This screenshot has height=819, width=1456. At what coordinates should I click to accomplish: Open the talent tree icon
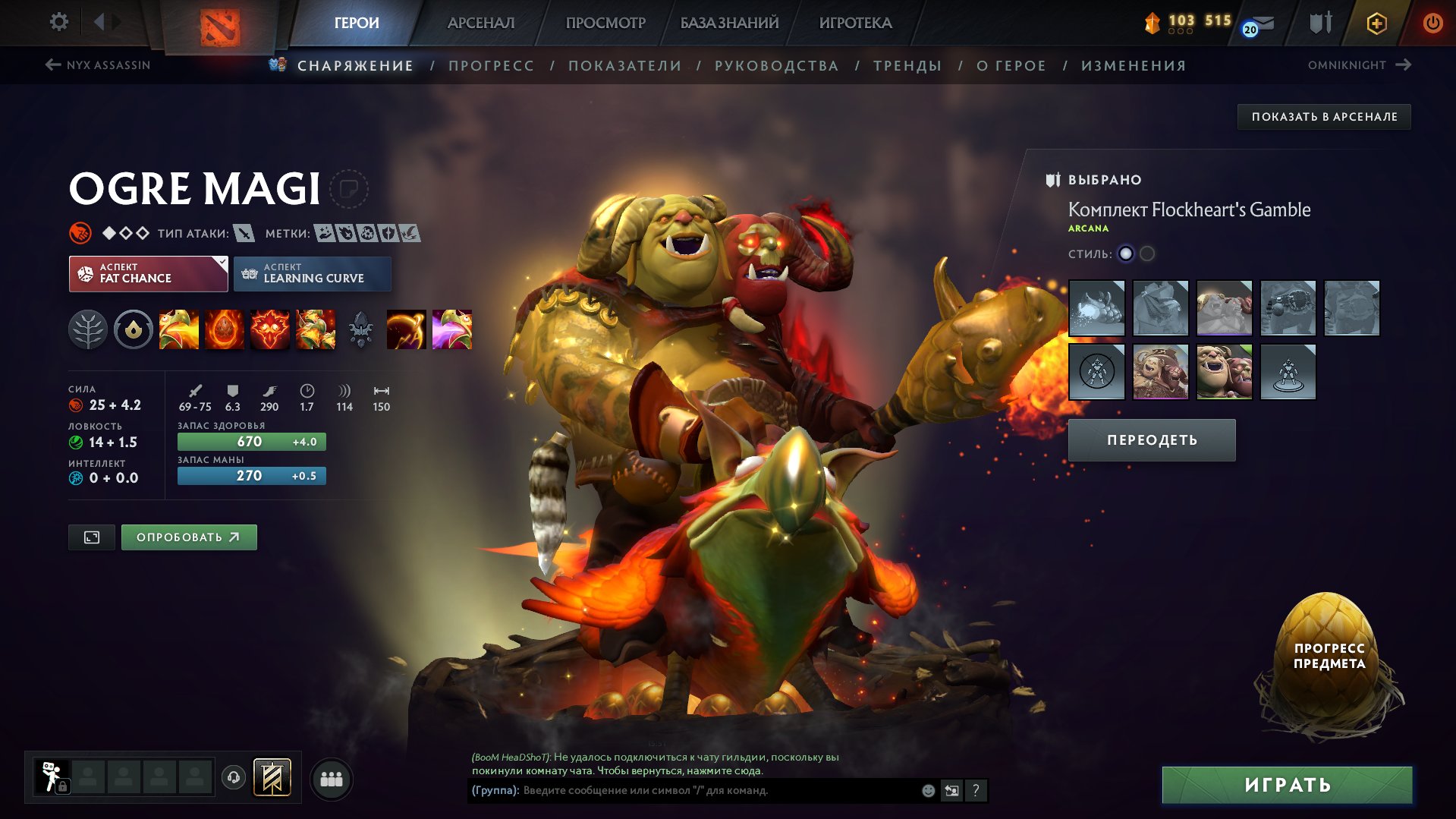[88, 330]
